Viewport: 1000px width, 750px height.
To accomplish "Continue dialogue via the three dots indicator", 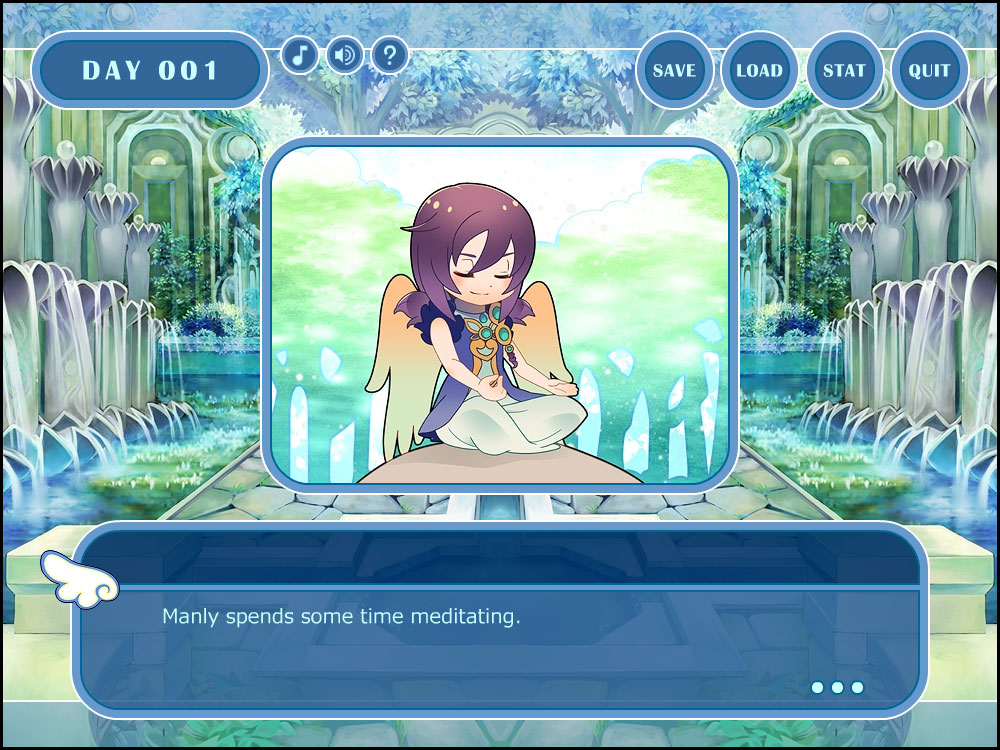I will [x=837, y=687].
